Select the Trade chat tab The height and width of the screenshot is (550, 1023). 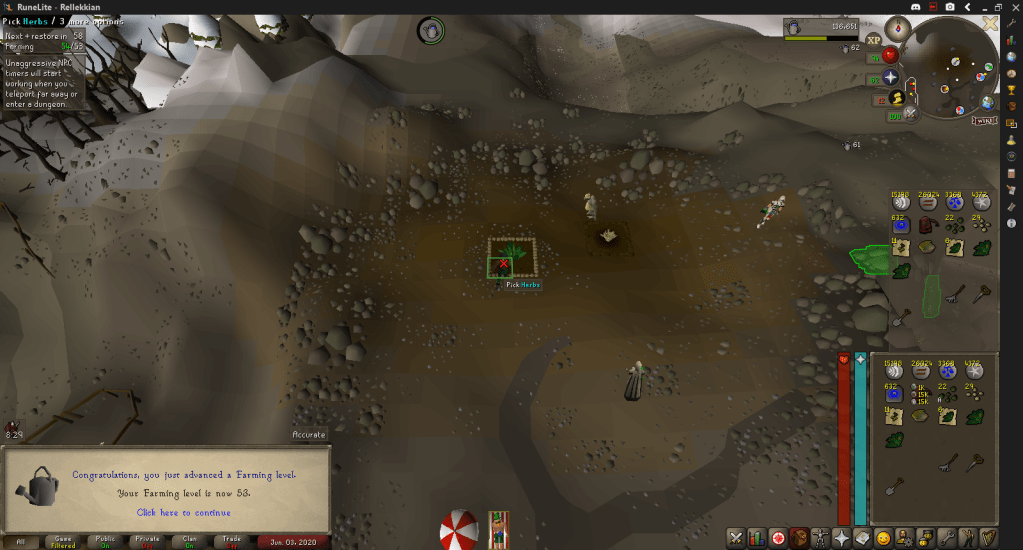(231, 541)
